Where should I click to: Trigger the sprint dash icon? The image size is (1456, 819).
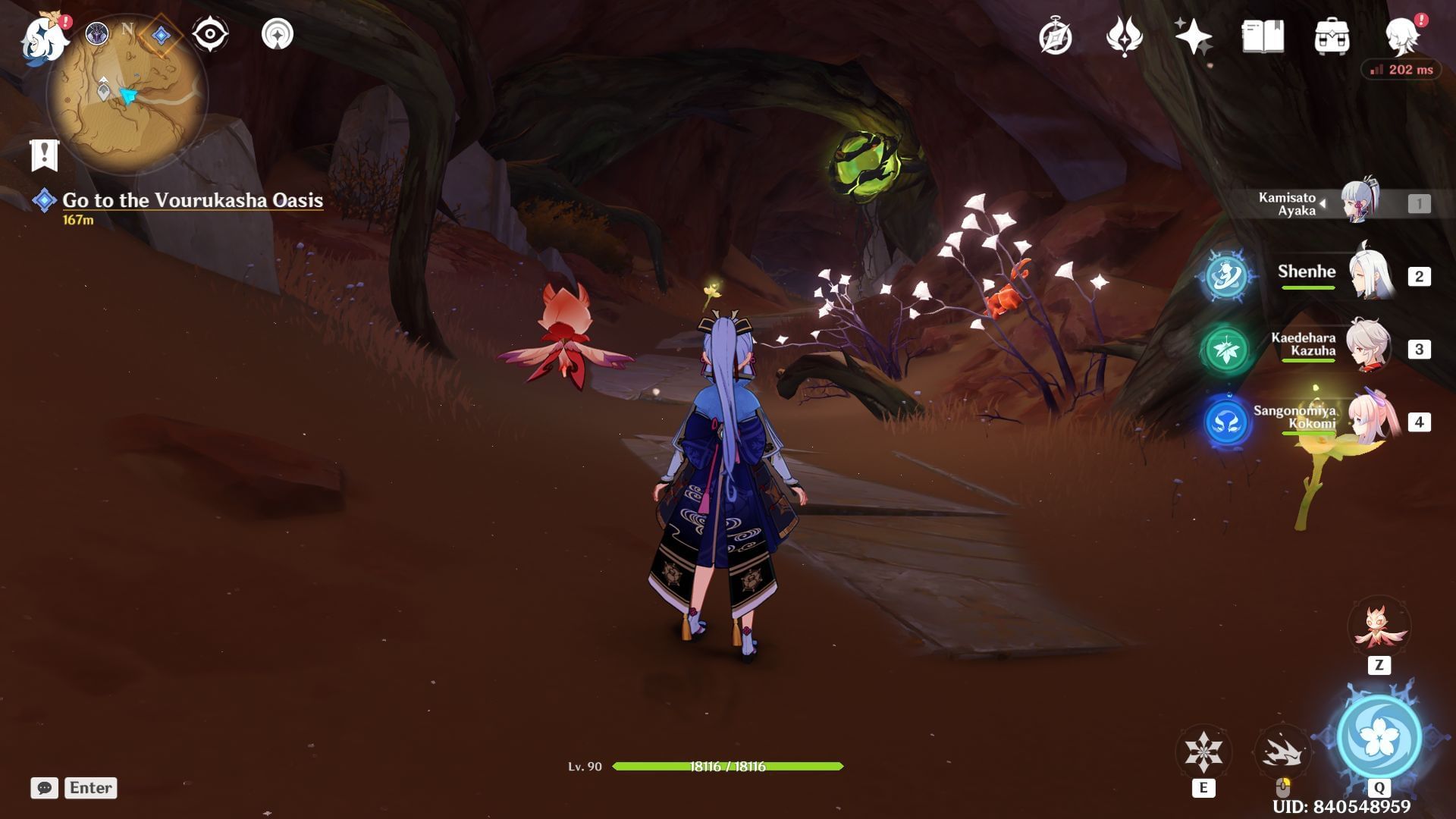(x=1282, y=752)
